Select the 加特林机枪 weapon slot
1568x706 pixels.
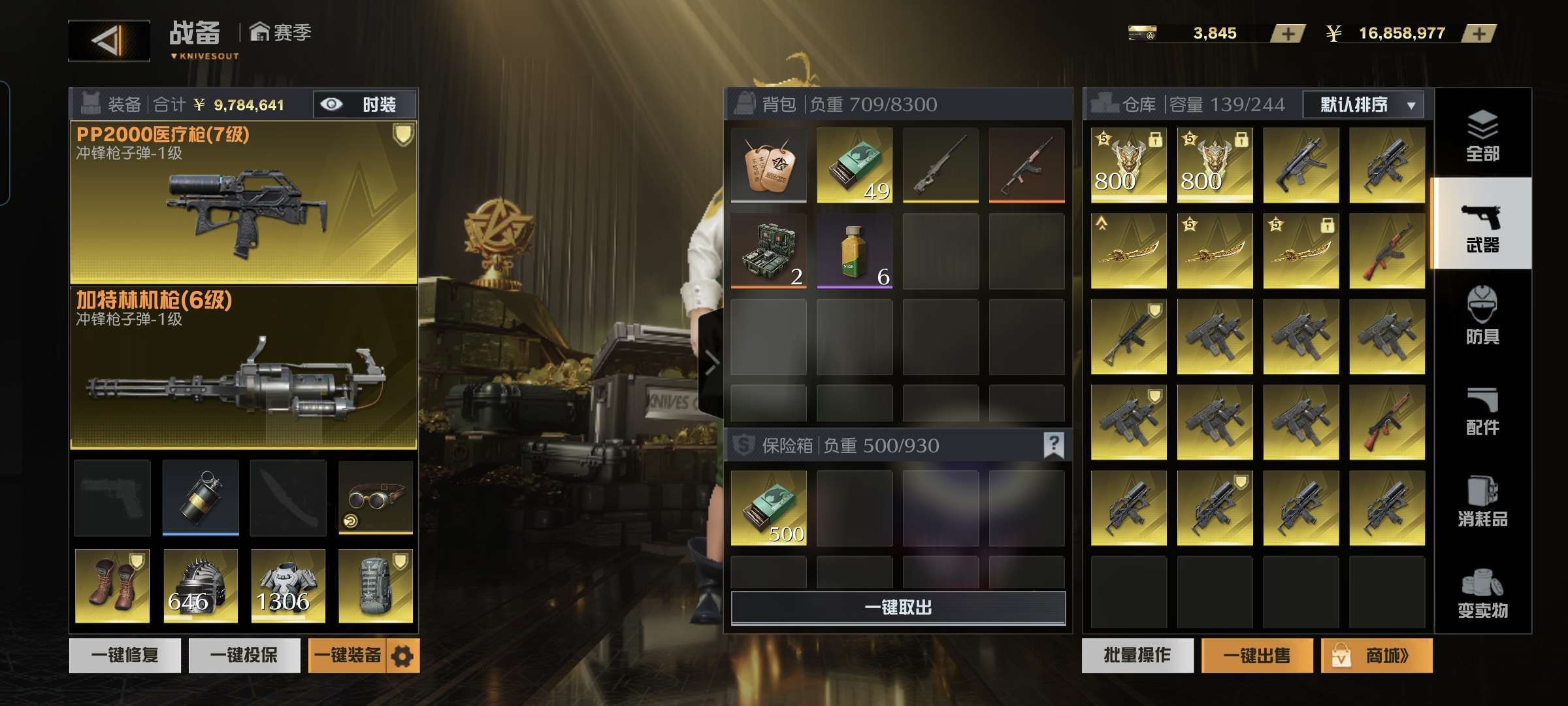(243, 368)
